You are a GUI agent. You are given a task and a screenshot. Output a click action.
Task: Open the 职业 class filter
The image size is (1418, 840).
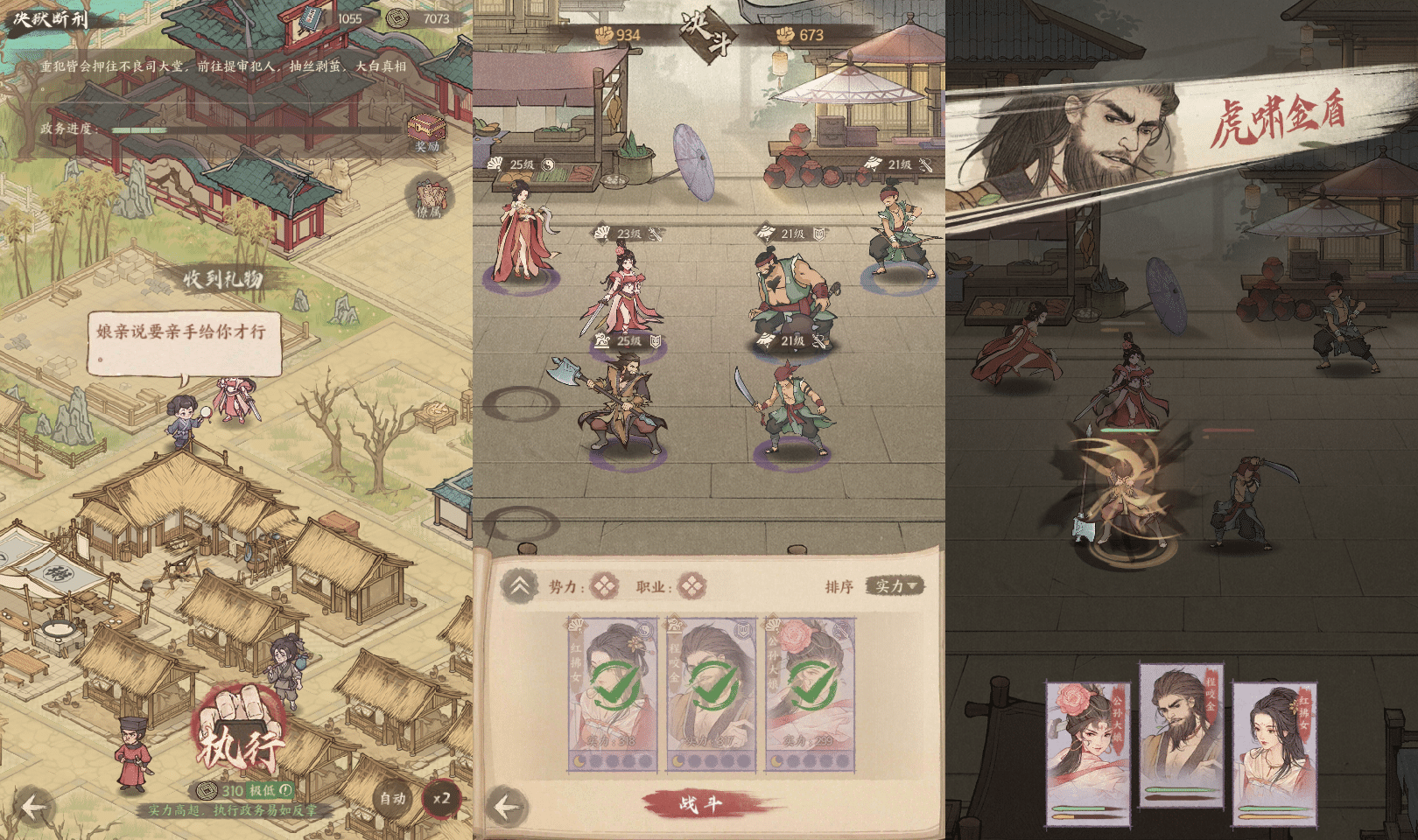coord(691,586)
